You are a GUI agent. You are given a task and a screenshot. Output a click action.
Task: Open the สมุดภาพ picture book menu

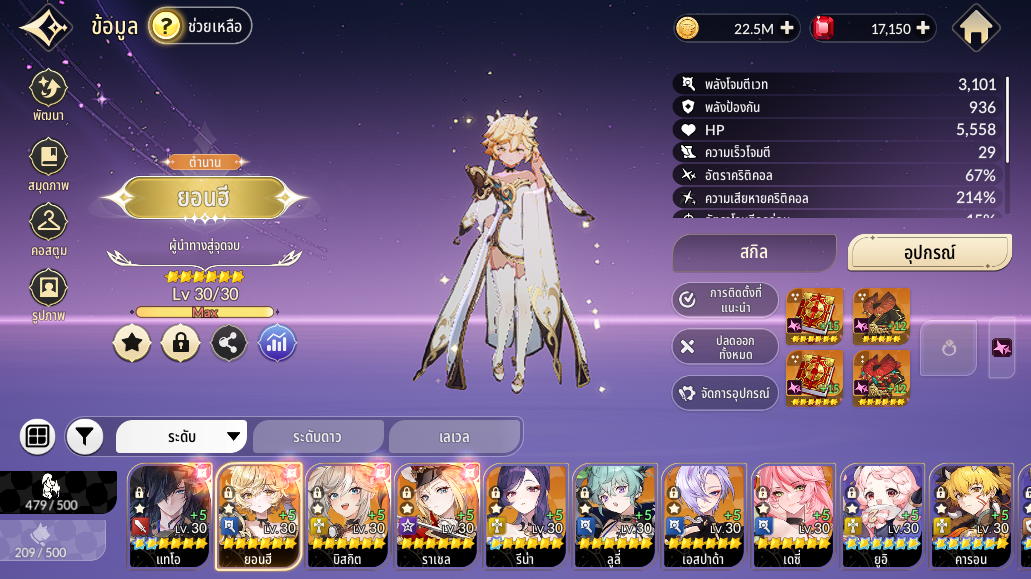click(48, 163)
